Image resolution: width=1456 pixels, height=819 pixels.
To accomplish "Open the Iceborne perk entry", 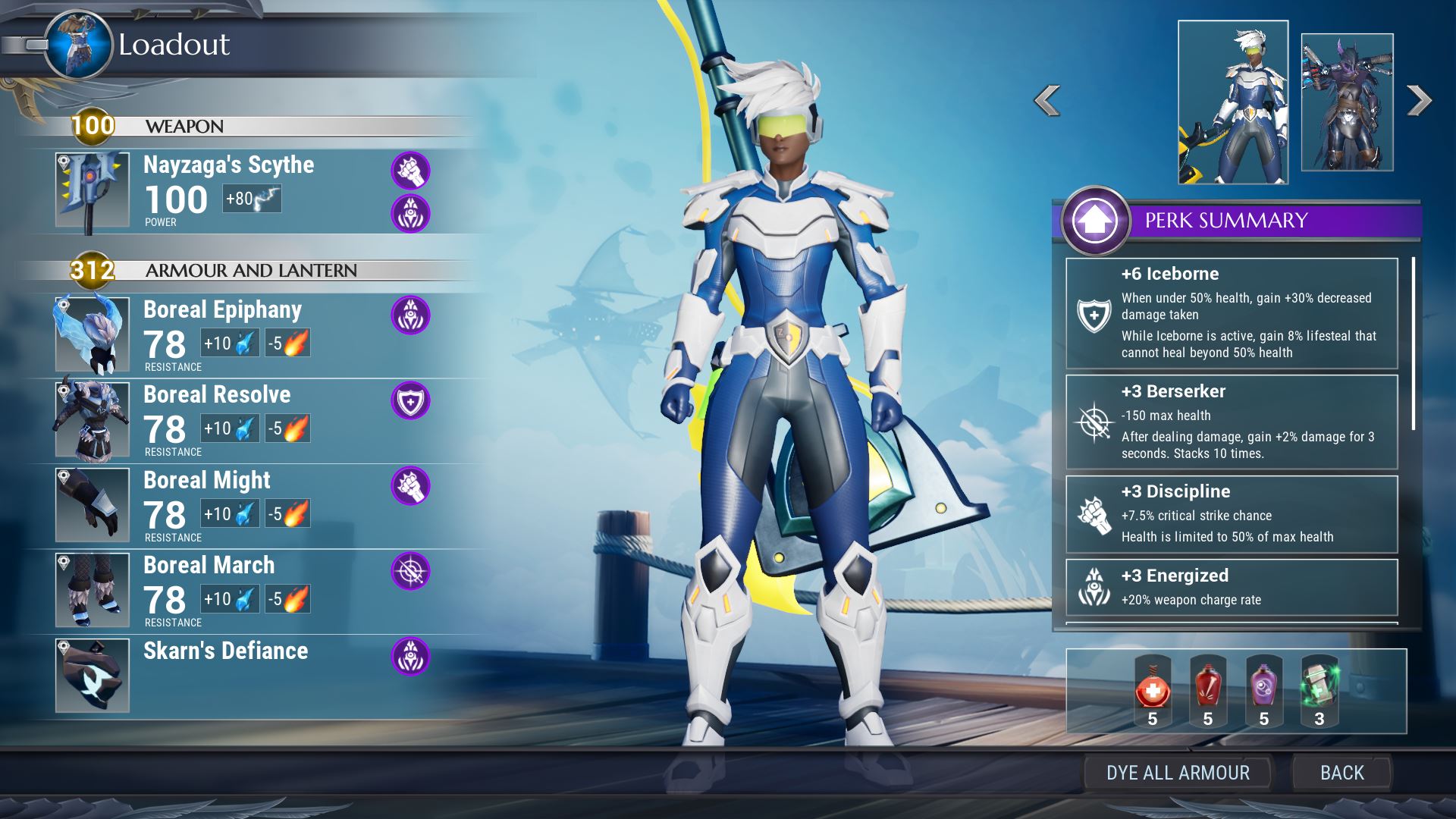I will 1232,313.
